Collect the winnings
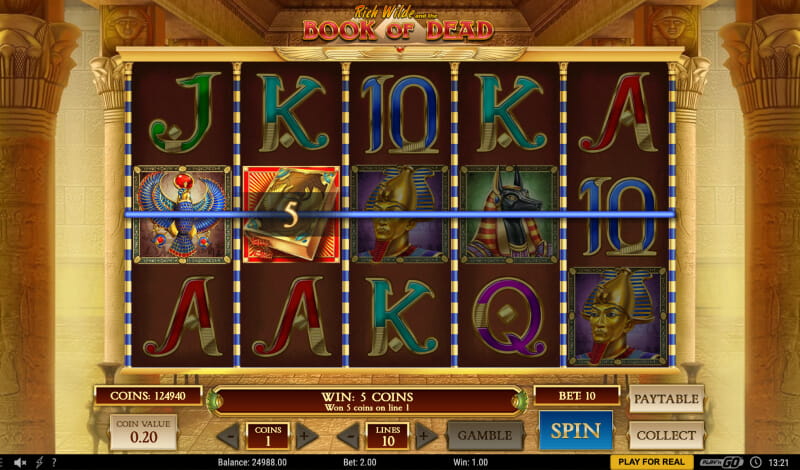The height and width of the screenshot is (470, 800). pyautogui.click(x=666, y=435)
